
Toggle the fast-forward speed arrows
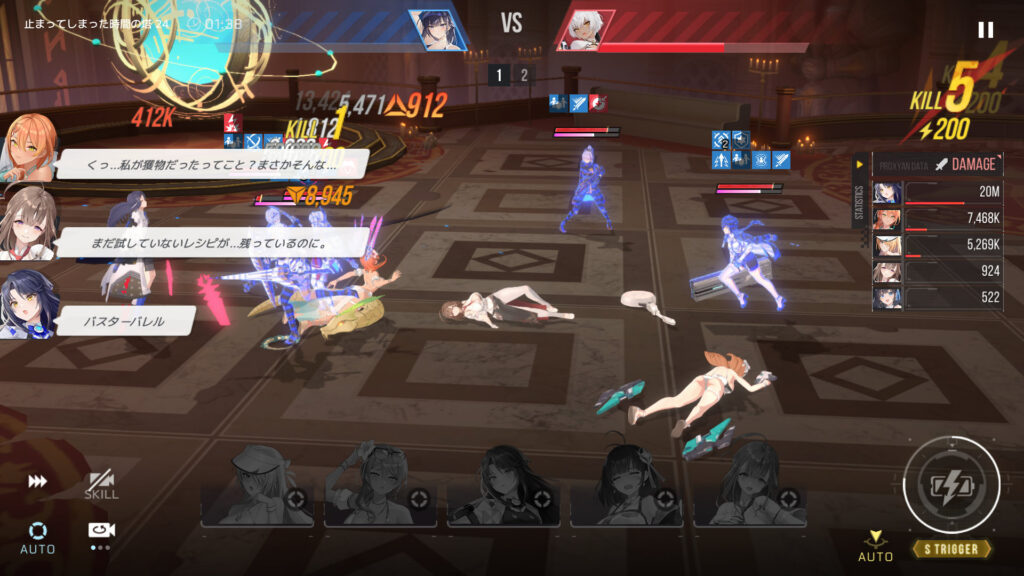37,481
